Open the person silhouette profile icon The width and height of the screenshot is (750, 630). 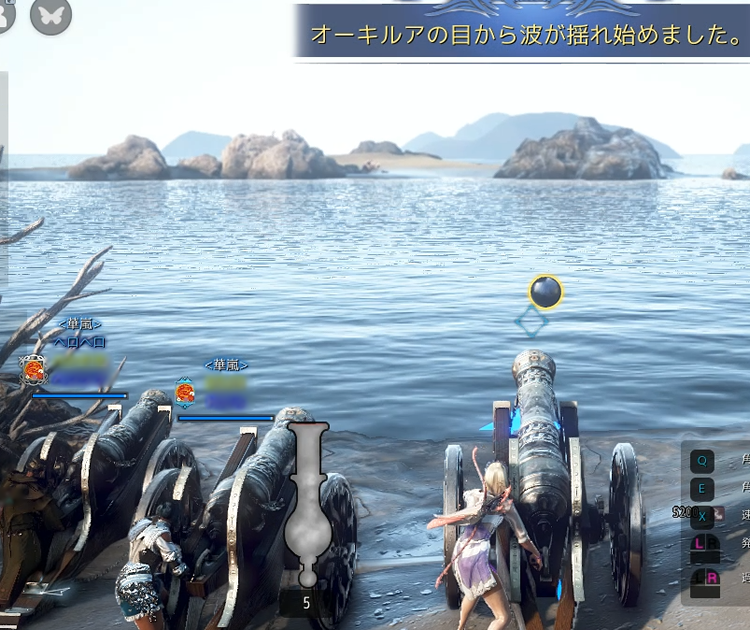tap(5, 14)
